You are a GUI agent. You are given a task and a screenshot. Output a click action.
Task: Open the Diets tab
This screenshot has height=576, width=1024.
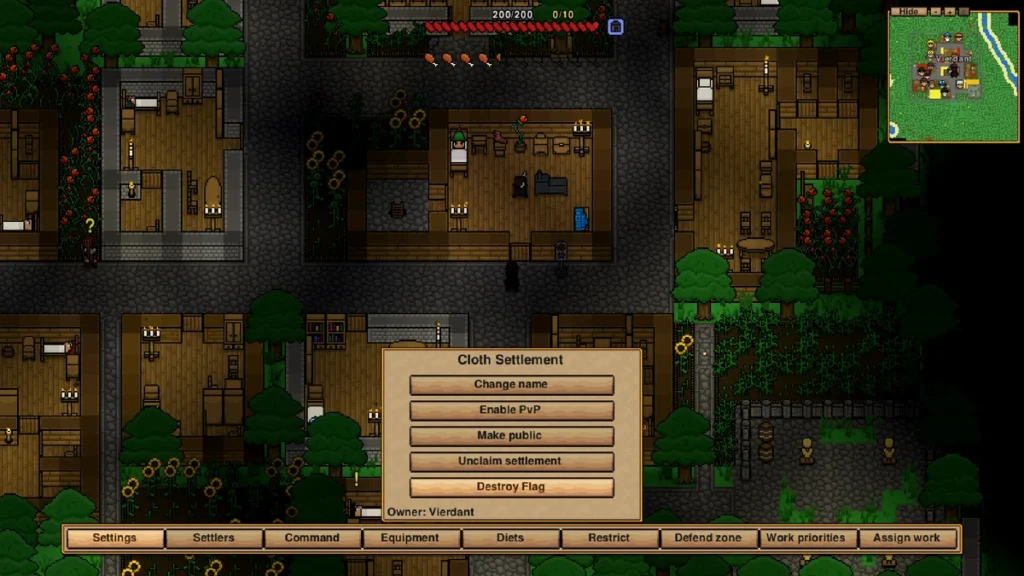tap(510, 538)
